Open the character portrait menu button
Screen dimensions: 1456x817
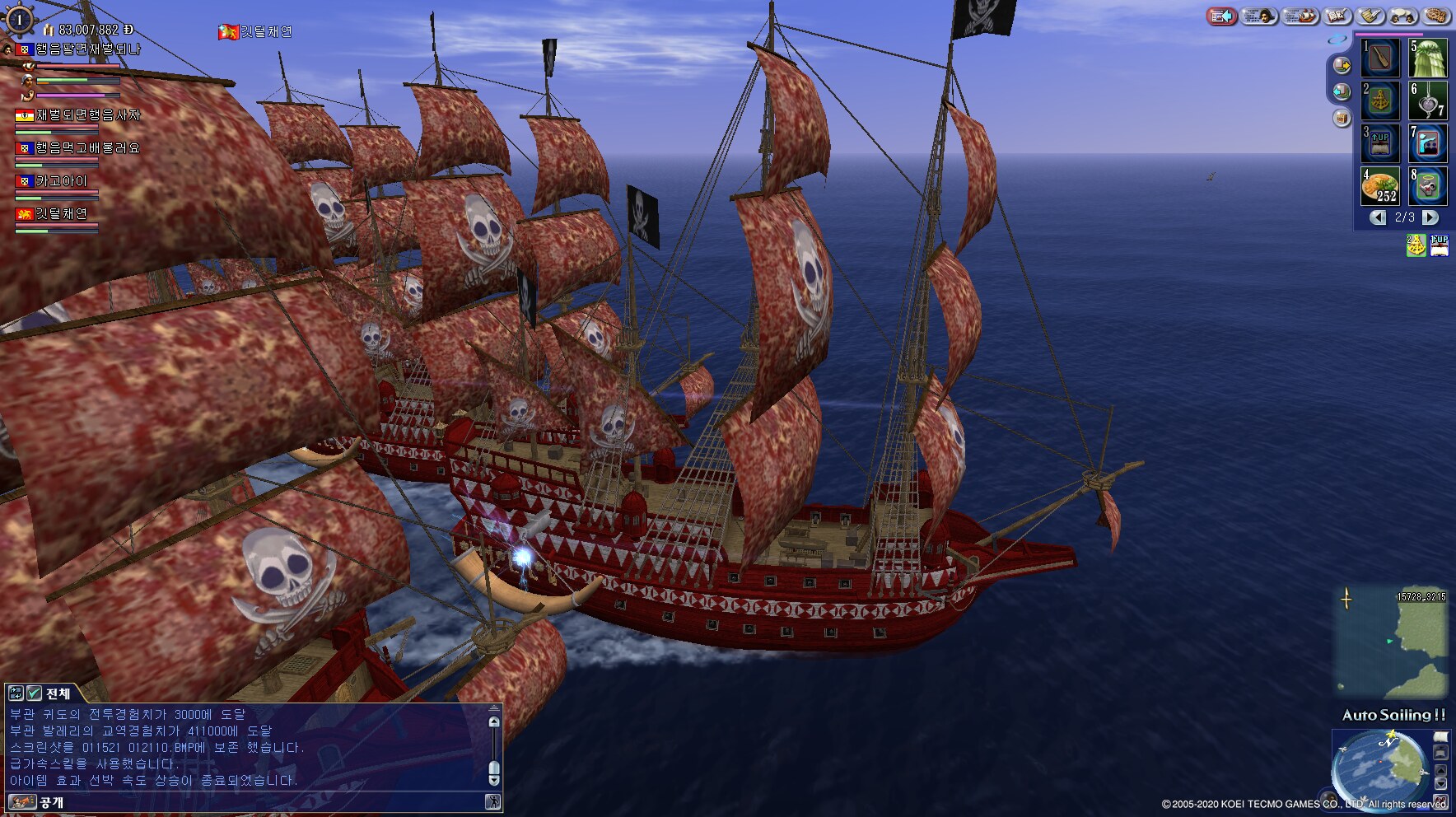(x=1260, y=16)
